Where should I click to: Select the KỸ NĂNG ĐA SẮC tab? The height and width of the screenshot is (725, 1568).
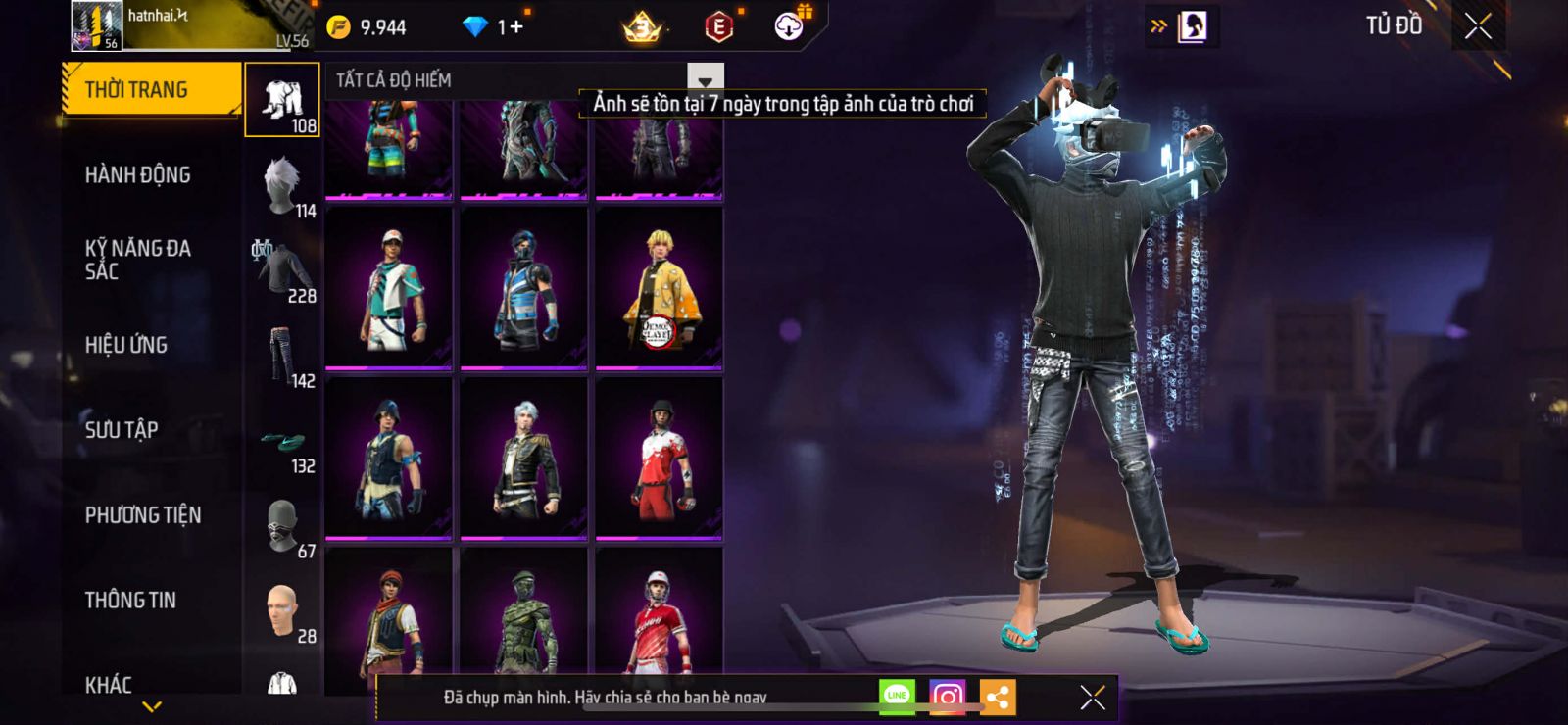pos(137,260)
